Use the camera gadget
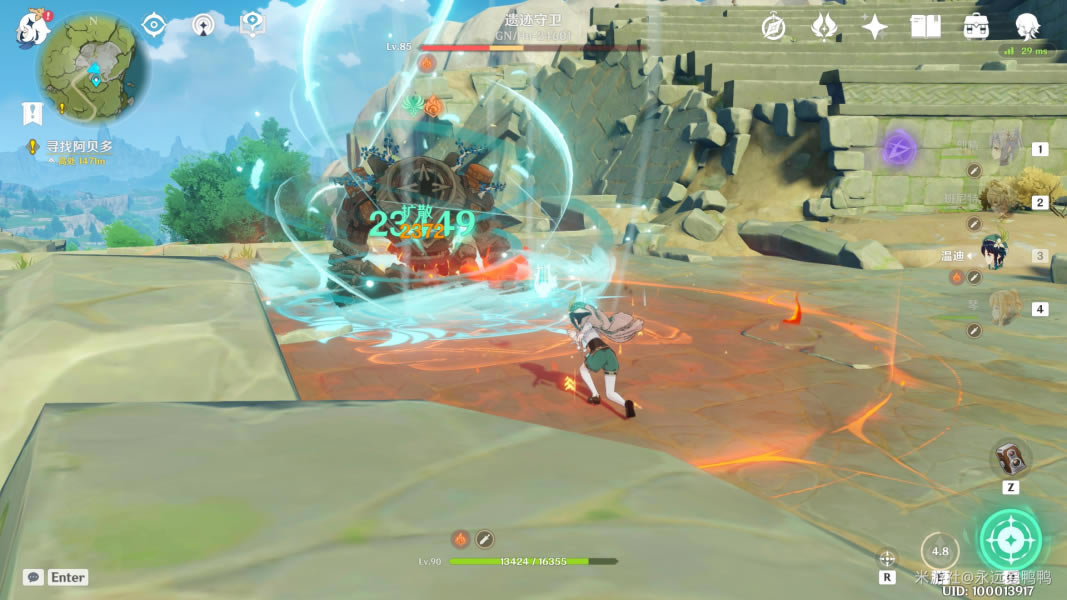 click(x=1010, y=459)
